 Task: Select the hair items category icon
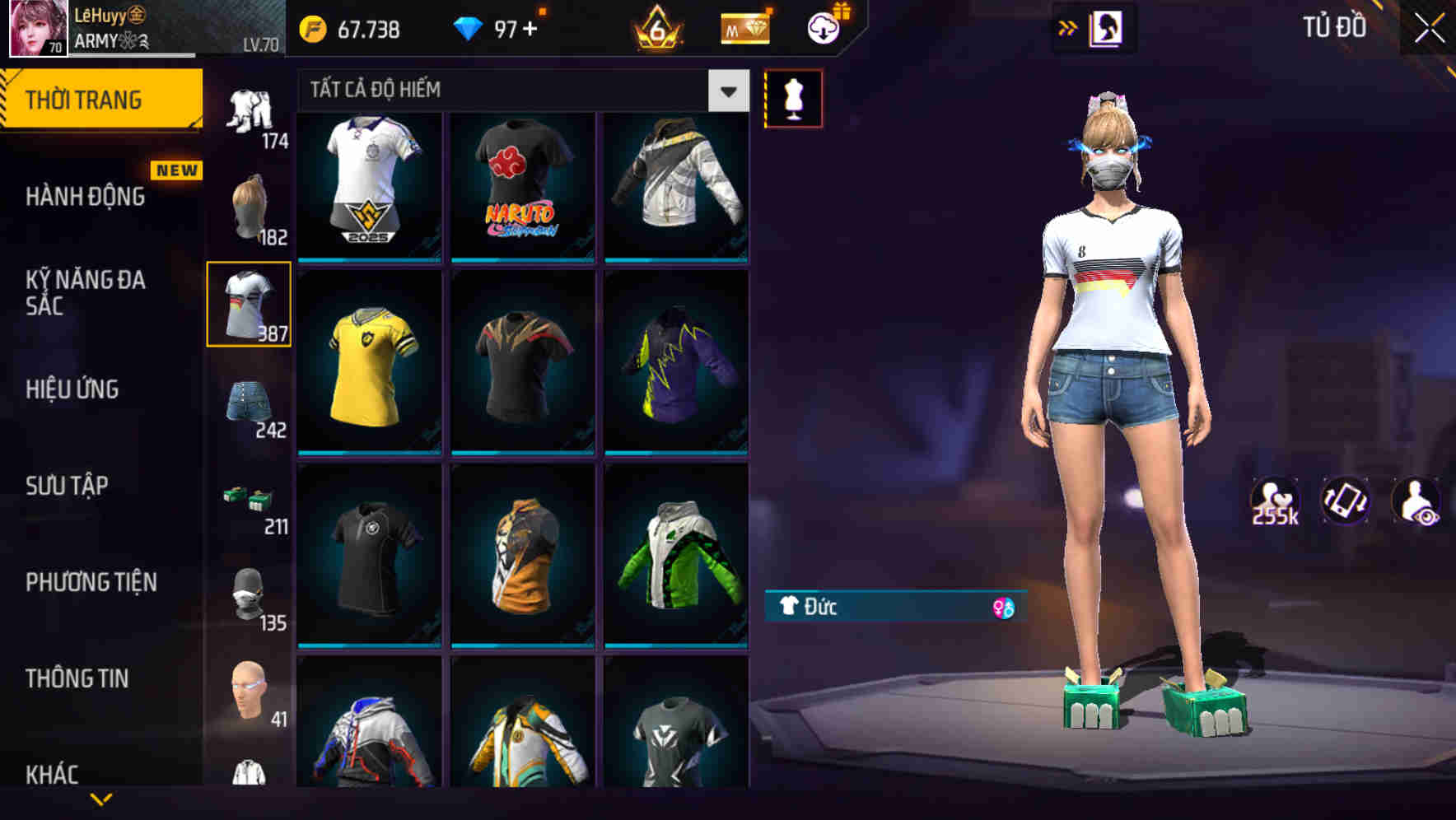(x=250, y=204)
